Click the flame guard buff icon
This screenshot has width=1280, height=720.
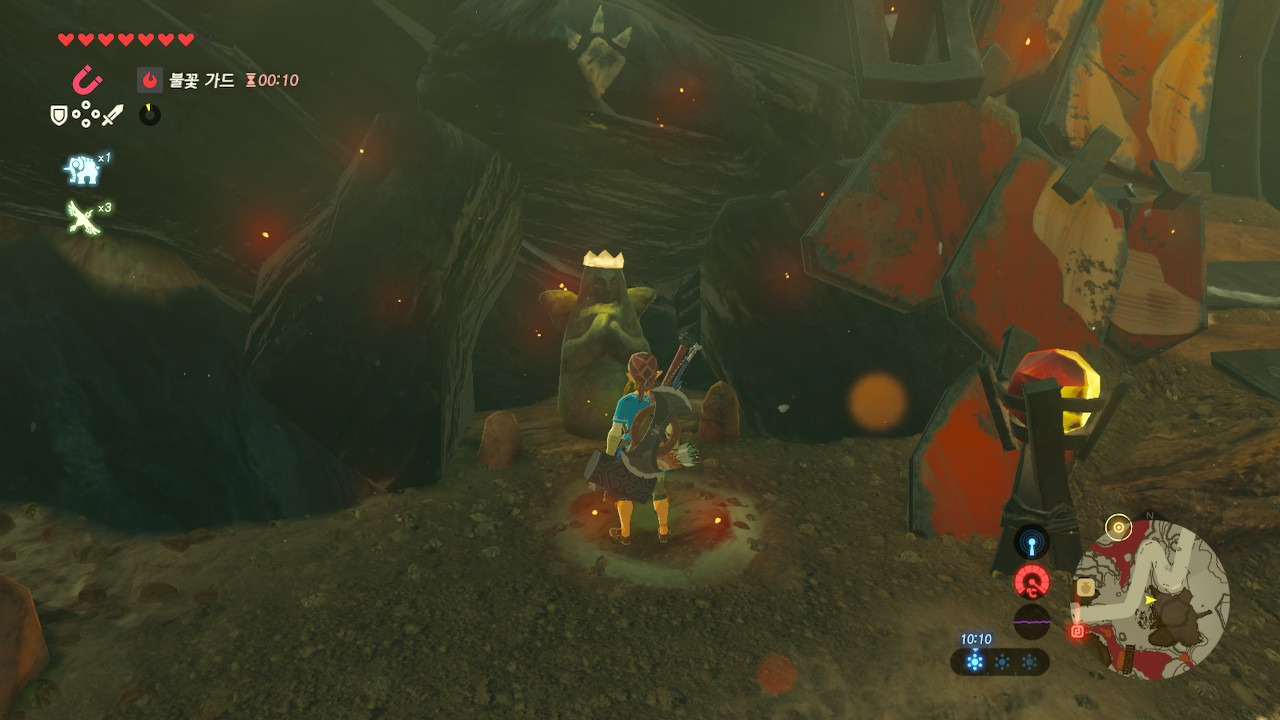150,80
